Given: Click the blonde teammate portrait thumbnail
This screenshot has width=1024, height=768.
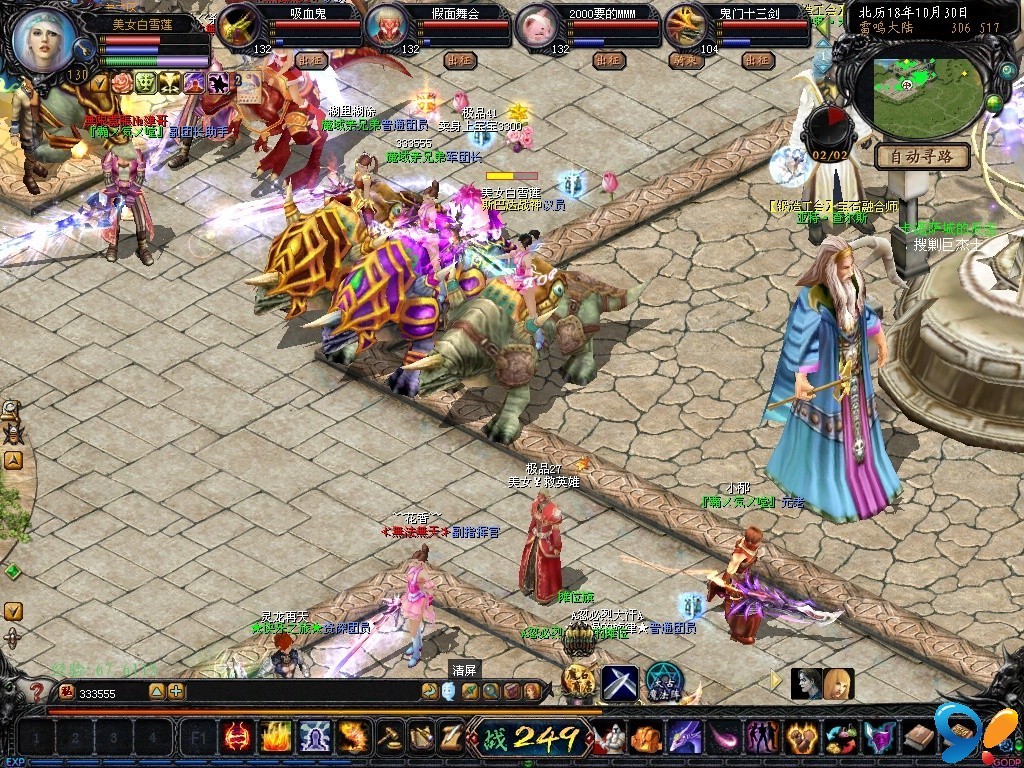Looking at the screenshot, I should 839,684.
